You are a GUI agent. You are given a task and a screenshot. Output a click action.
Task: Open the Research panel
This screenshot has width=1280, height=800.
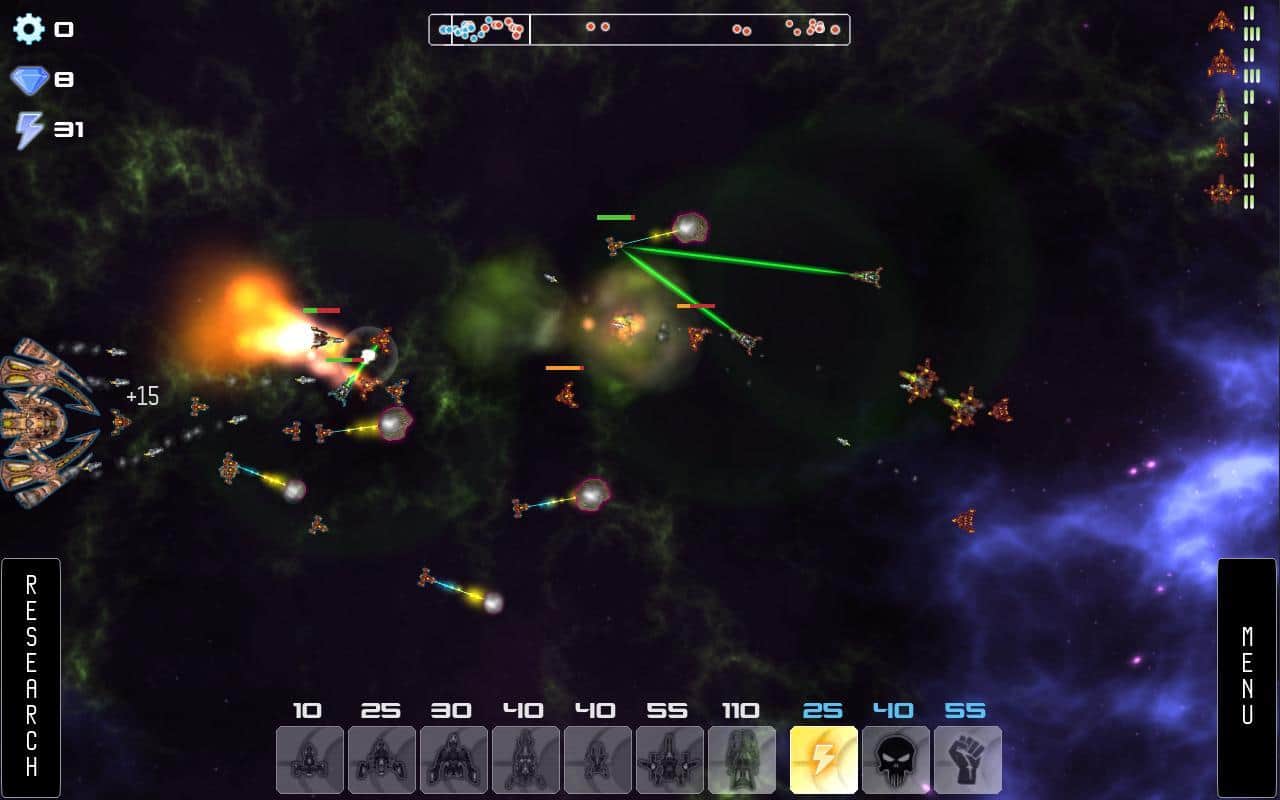[x=32, y=675]
